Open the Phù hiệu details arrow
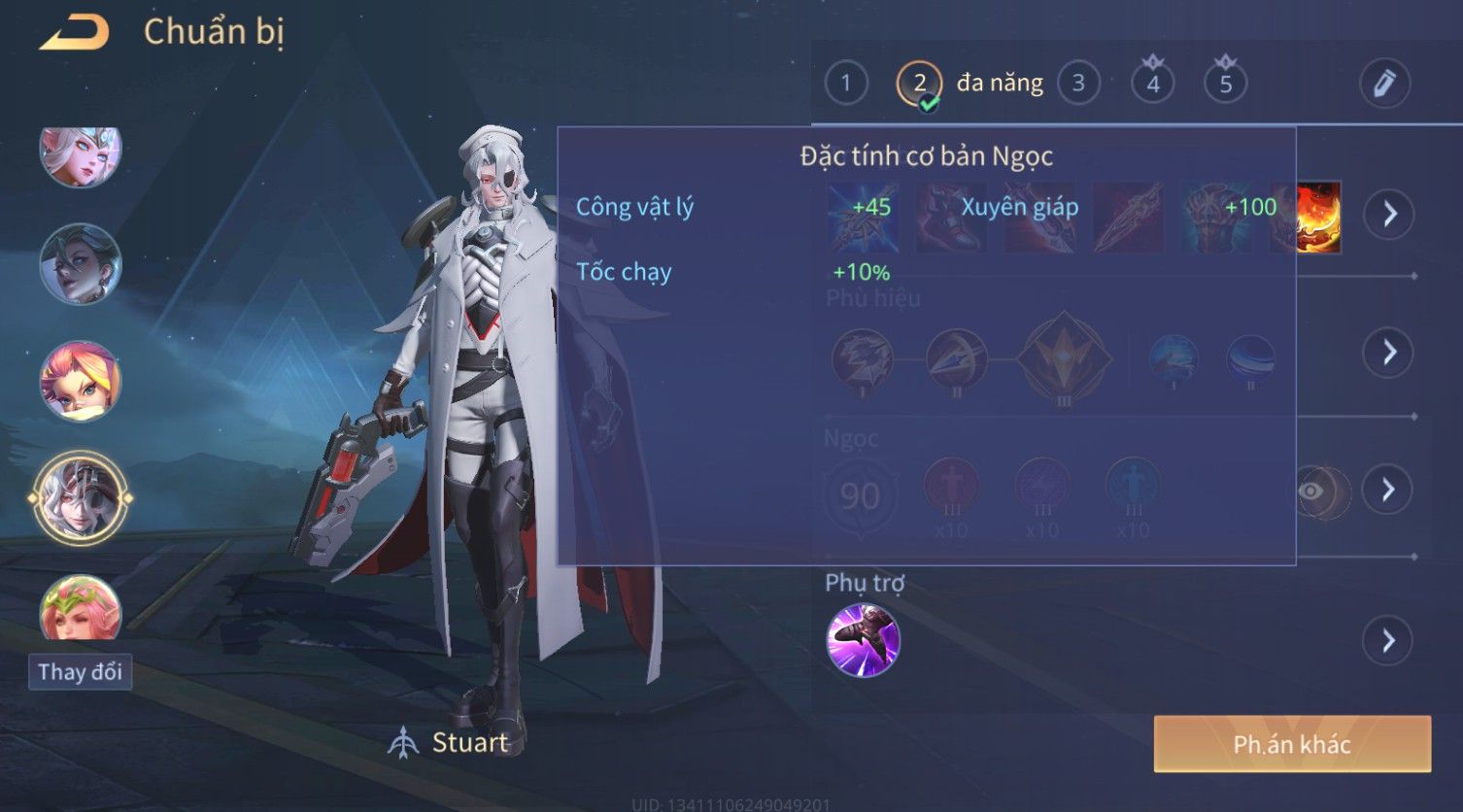Image resolution: width=1463 pixels, height=812 pixels. pos(1388,352)
